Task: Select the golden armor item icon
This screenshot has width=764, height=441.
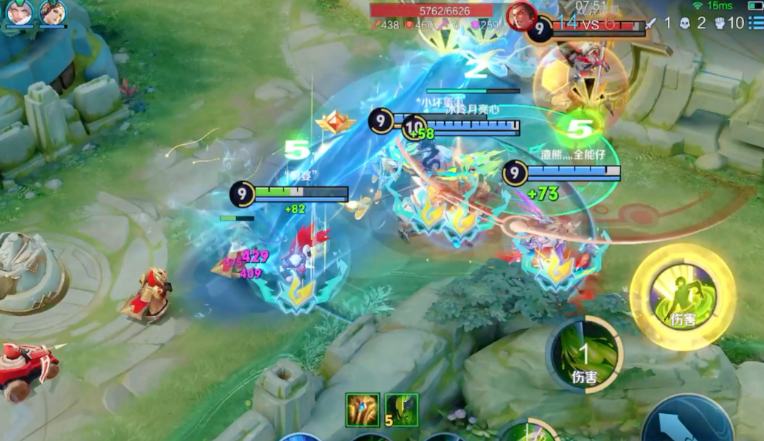Action: click(363, 409)
